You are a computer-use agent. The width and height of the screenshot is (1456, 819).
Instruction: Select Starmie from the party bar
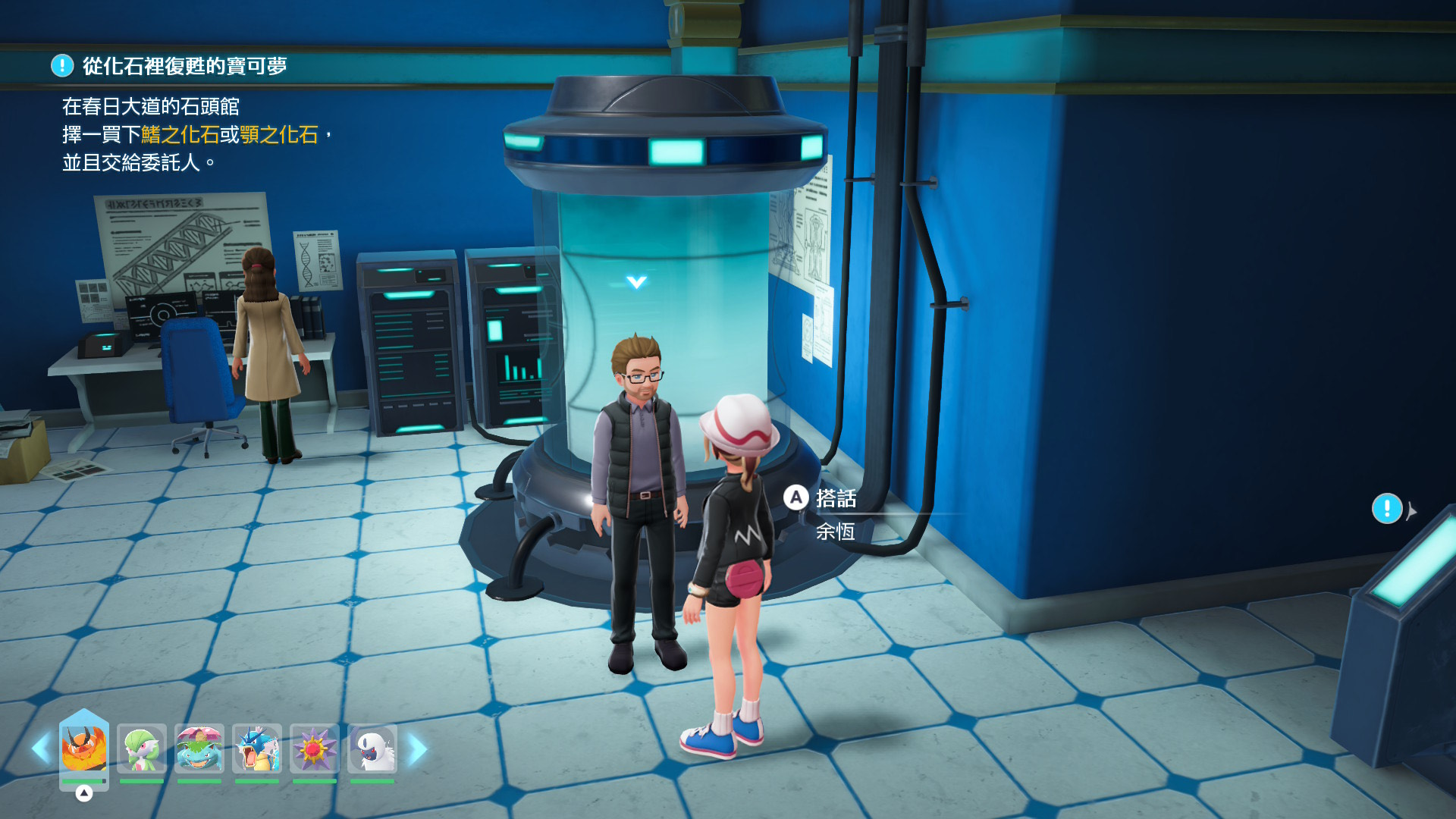(315, 748)
